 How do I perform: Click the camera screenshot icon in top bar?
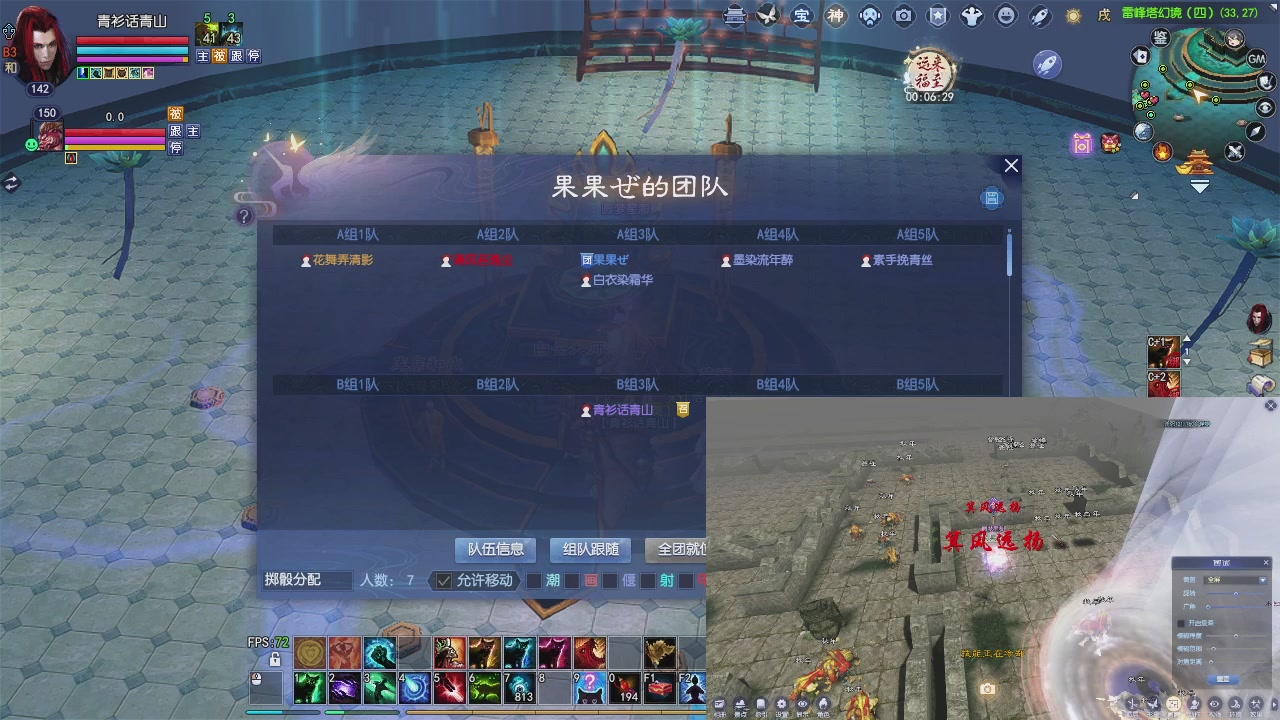pyautogui.click(x=904, y=15)
